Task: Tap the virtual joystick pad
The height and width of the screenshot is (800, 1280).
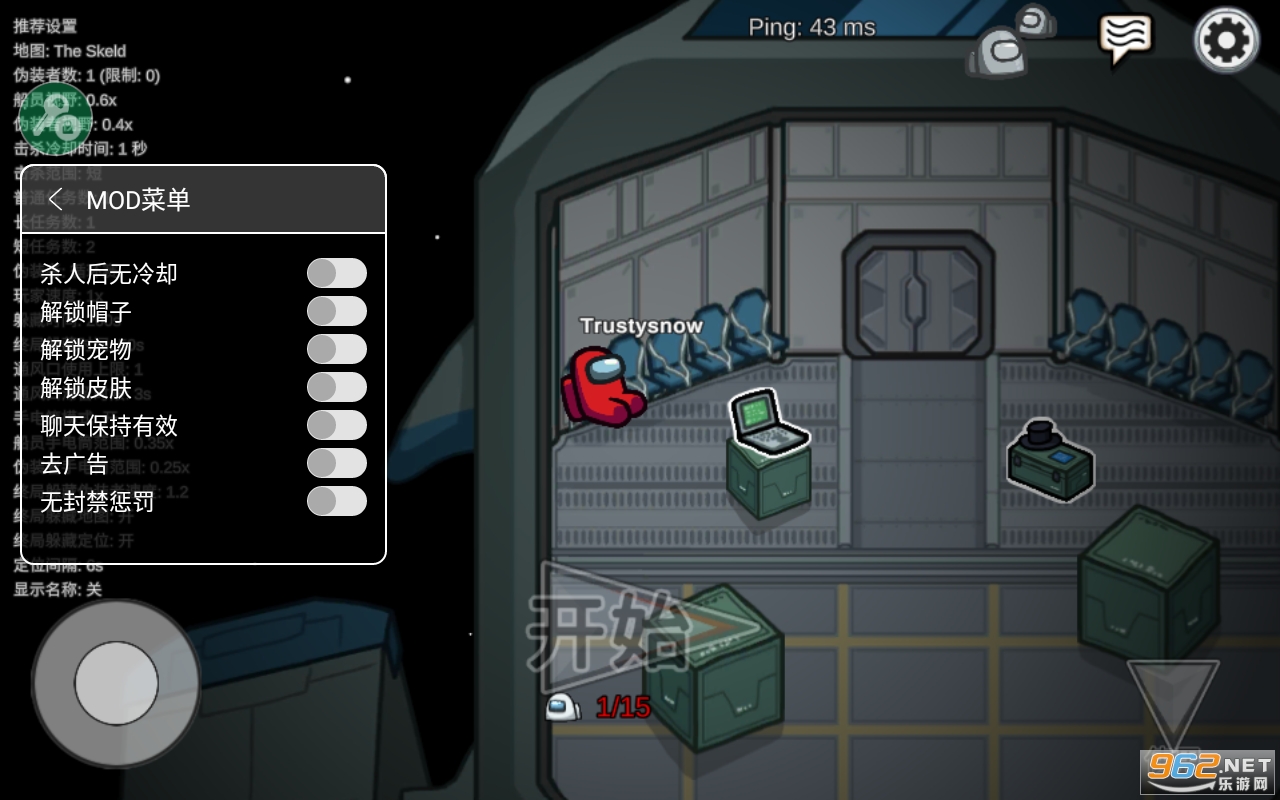Action: pos(116,683)
